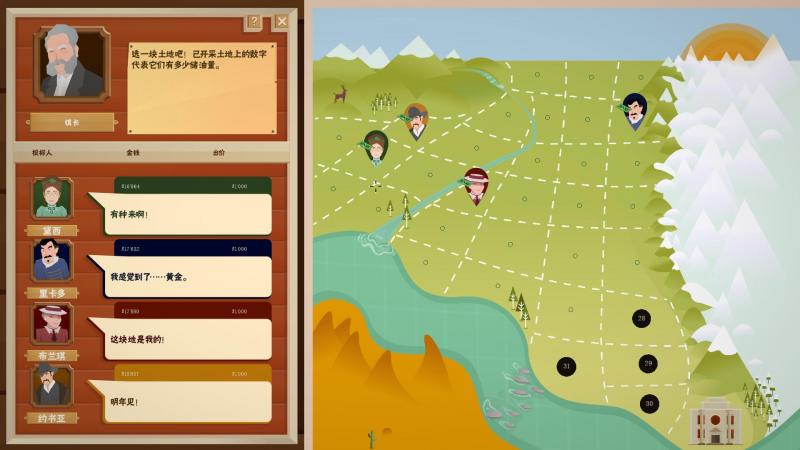Select the land plot numbered 28
This screenshot has height=450, width=800.
[641, 318]
